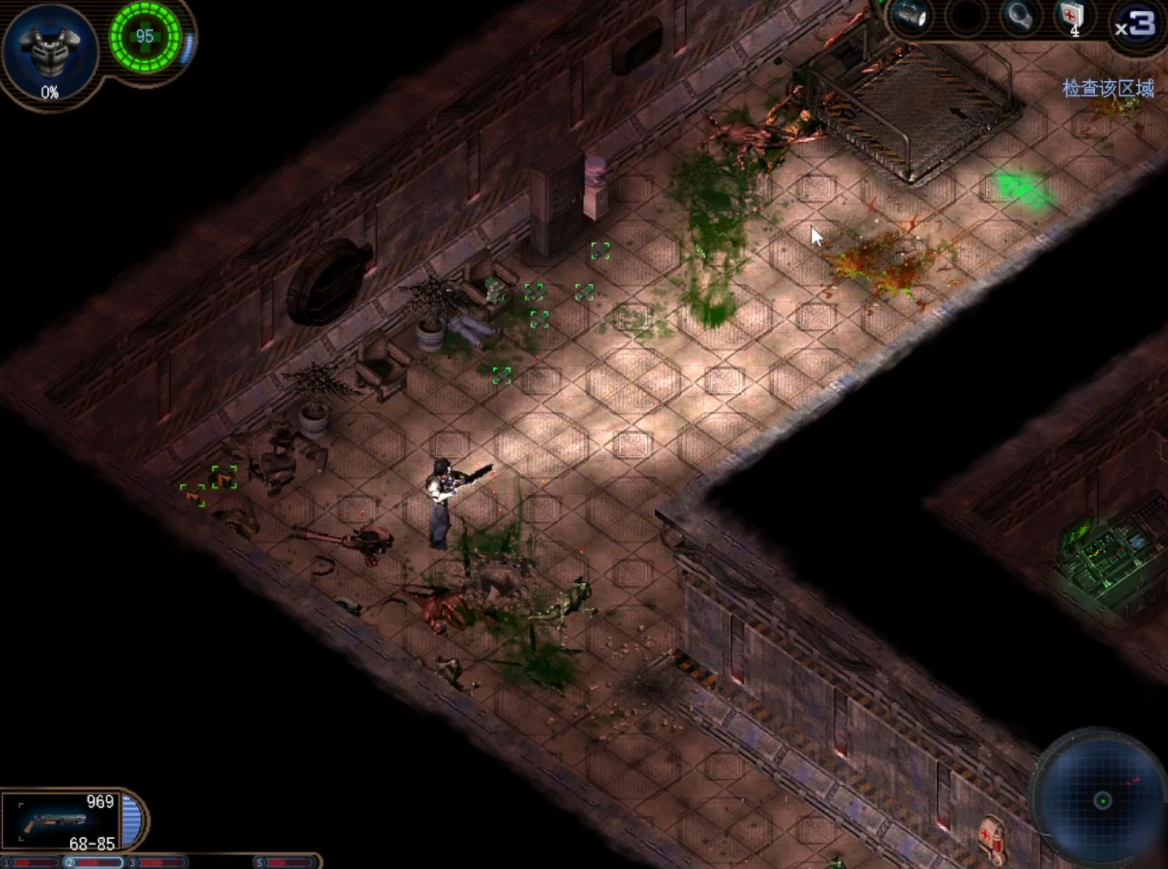Click the circular radar minimap

(1102, 799)
